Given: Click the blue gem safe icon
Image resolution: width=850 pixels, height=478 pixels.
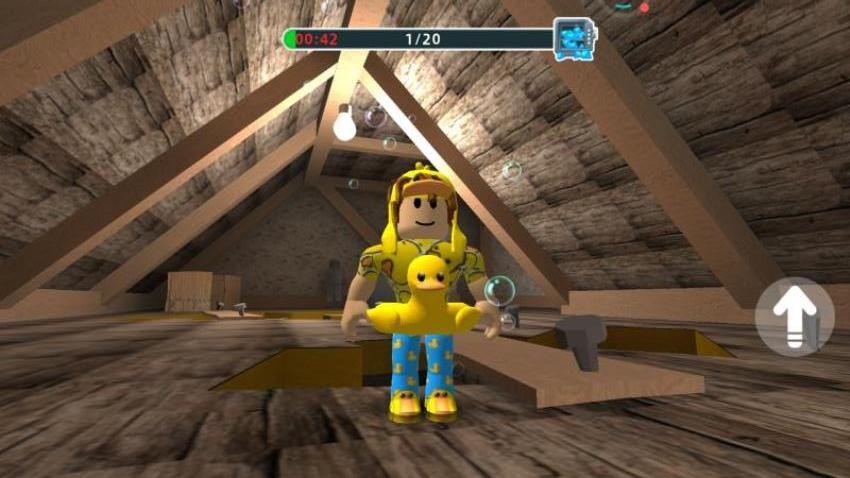Looking at the screenshot, I should pyautogui.click(x=574, y=39).
